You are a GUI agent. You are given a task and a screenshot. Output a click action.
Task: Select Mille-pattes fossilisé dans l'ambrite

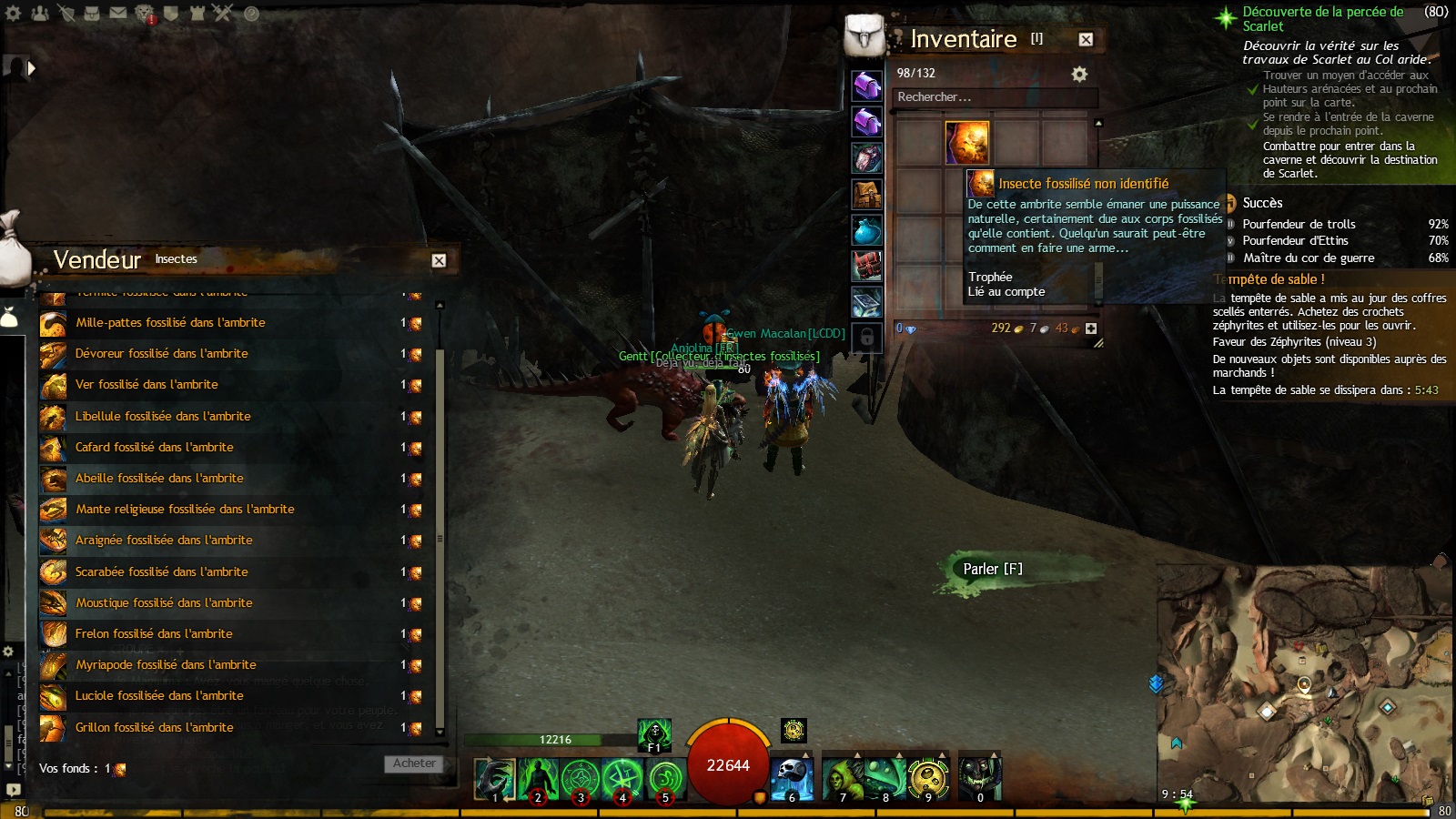(x=170, y=323)
